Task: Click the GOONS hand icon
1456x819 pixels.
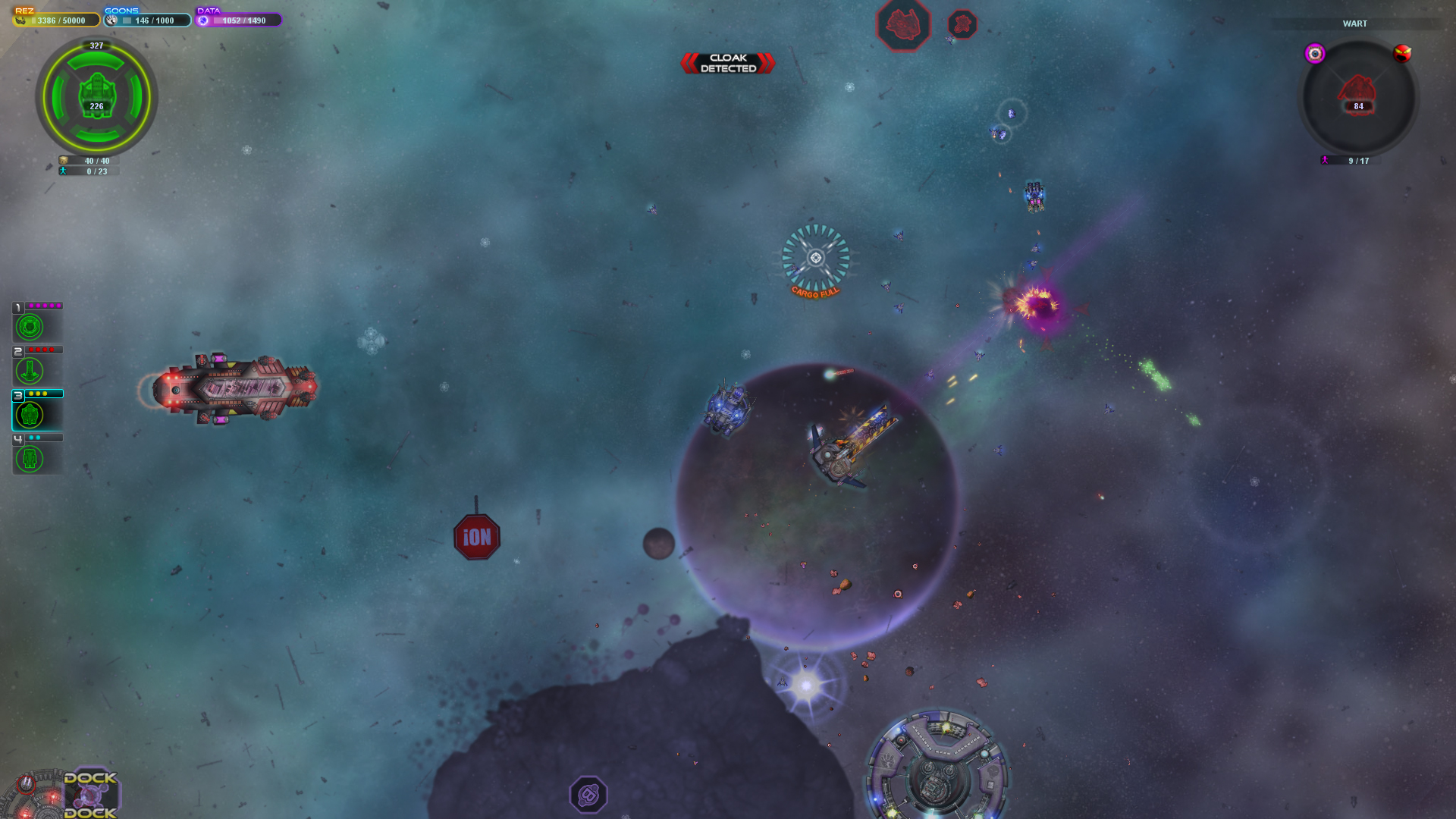Action: (111, 20)
